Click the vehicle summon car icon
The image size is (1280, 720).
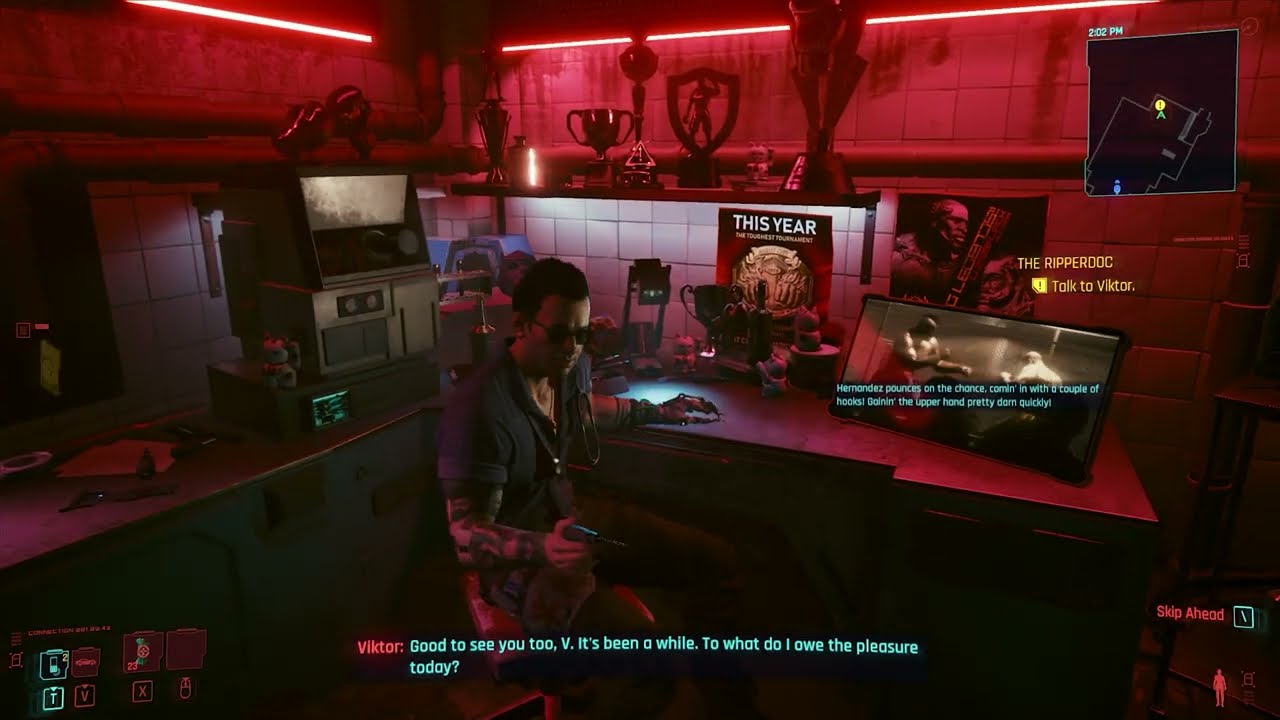point(84,663)
